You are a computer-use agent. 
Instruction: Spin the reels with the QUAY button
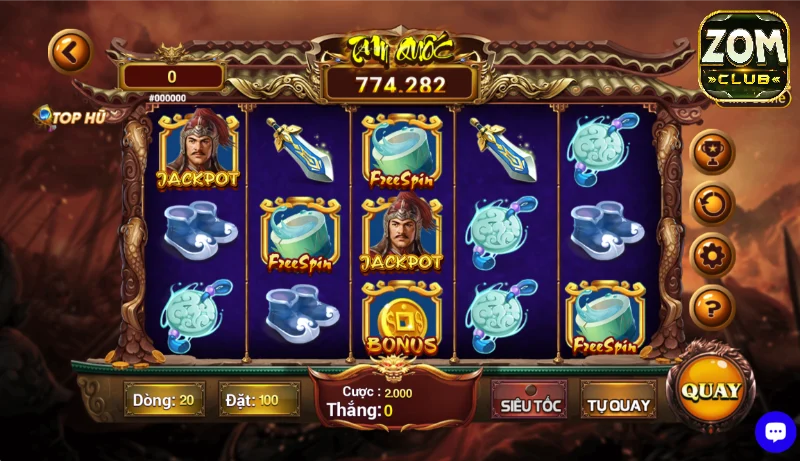pyautogui.click(x=711, y=390)
